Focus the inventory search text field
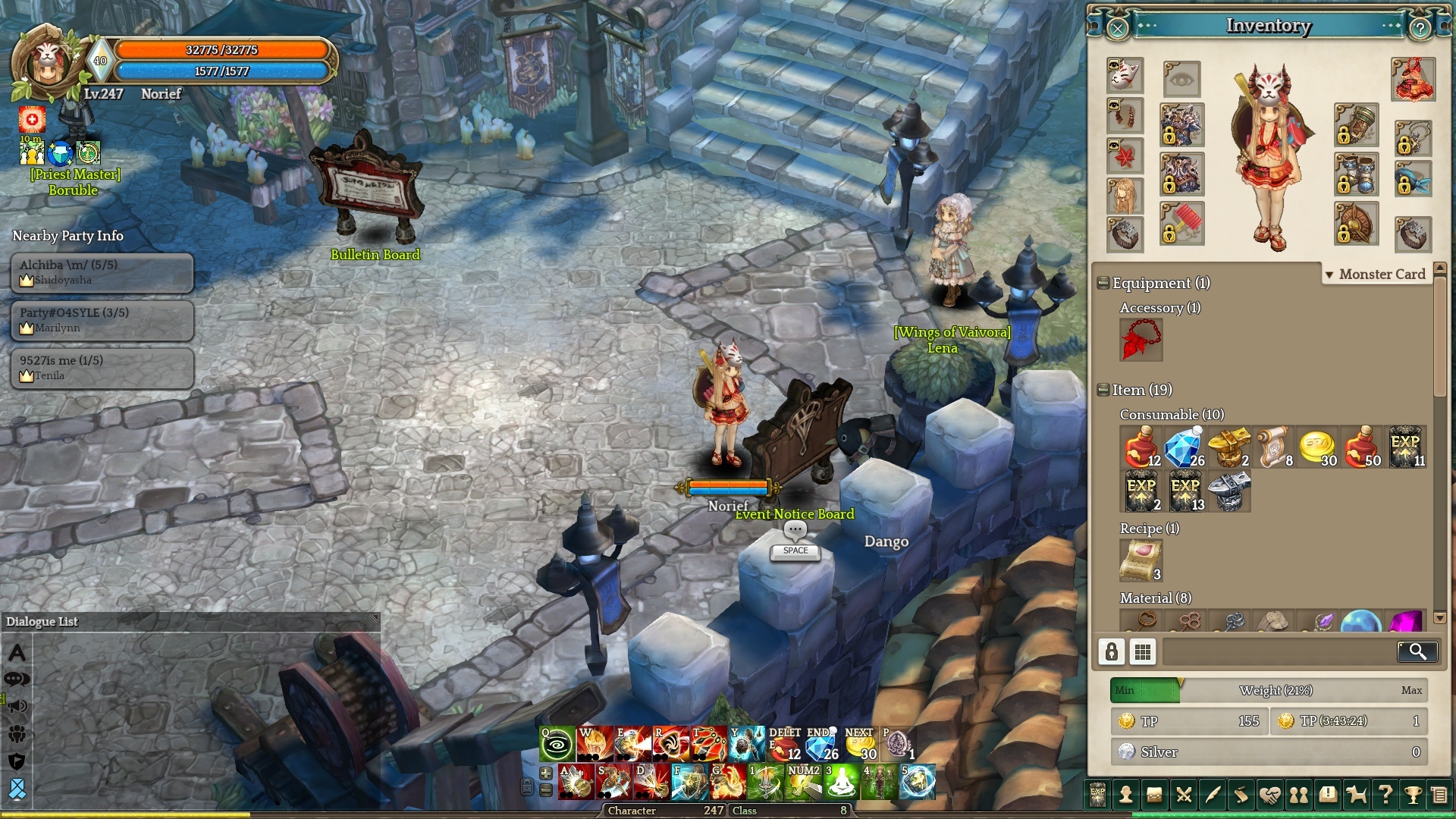 pyautogui.click(x=1279, y=651)
